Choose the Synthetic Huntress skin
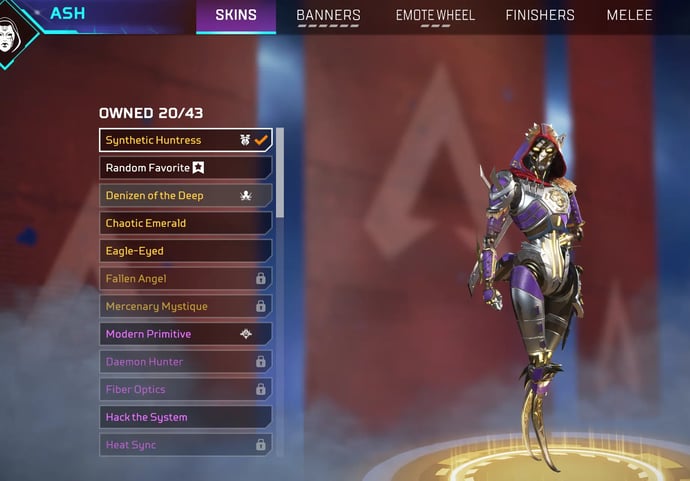The height and width of the screenshot is (481, 690). tap(185, 140)
